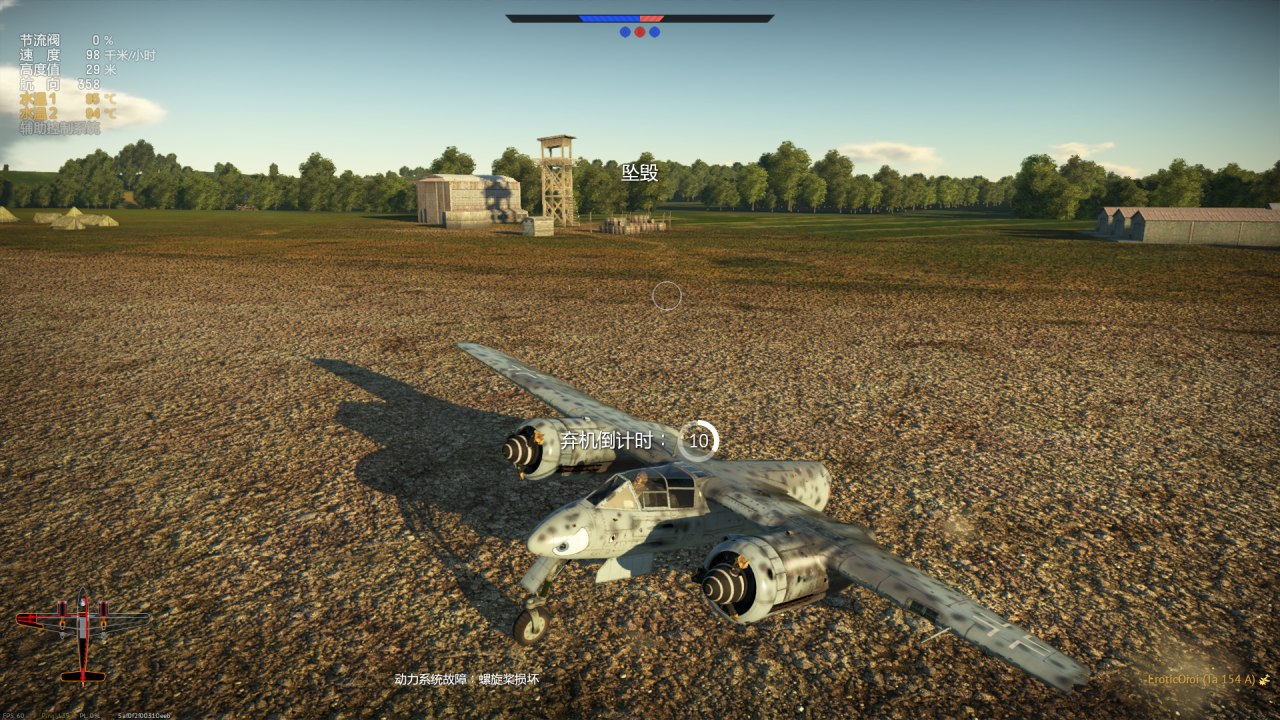Click the aircraft damage status diagram
1280x720 pixels.
[x=82, y=636]
